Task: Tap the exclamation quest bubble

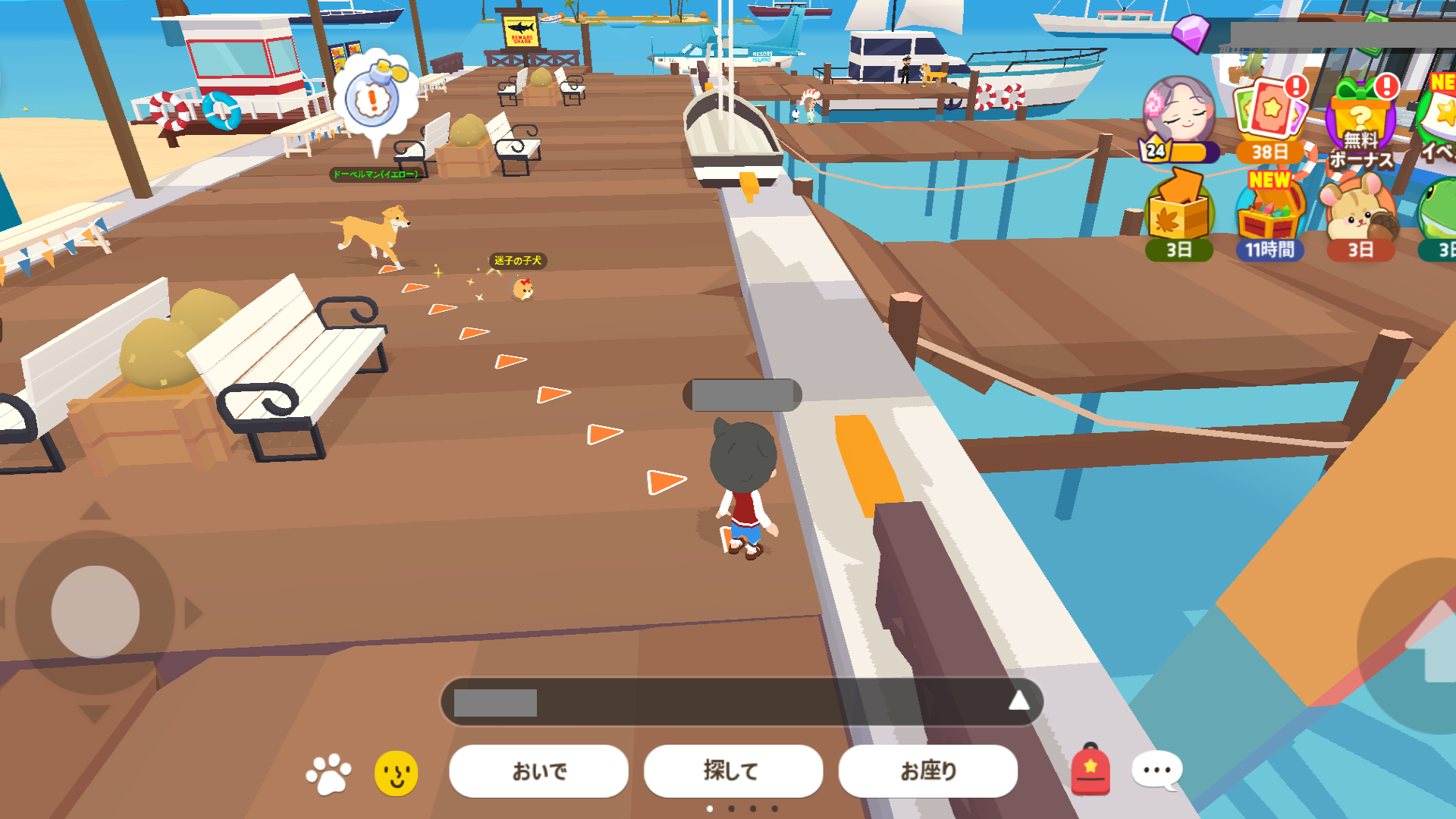Action: click(373, 99)
